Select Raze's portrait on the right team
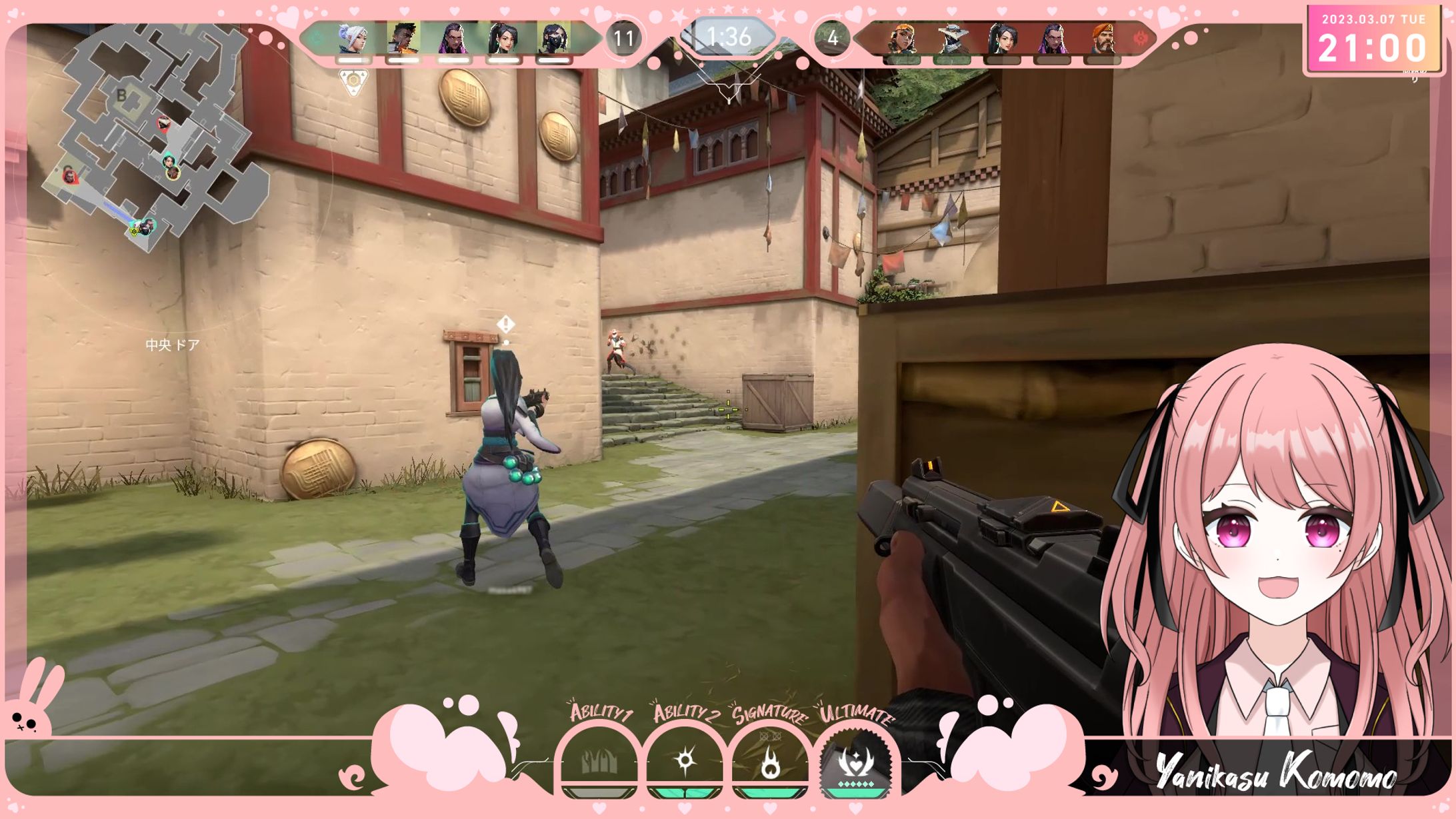The image size is (1456, 819). coord(902,39)
